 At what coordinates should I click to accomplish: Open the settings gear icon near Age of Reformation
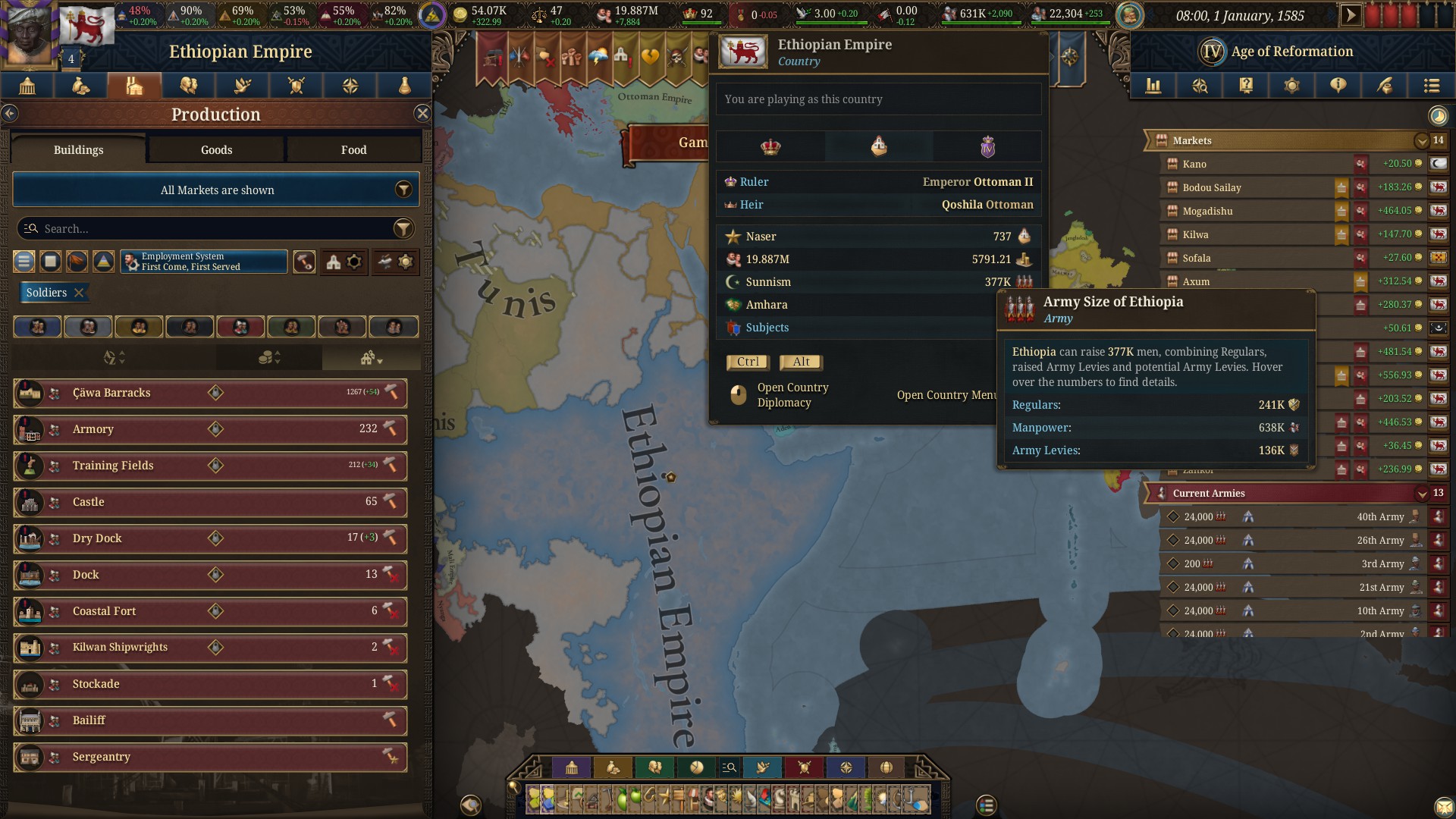(1291, 86)
